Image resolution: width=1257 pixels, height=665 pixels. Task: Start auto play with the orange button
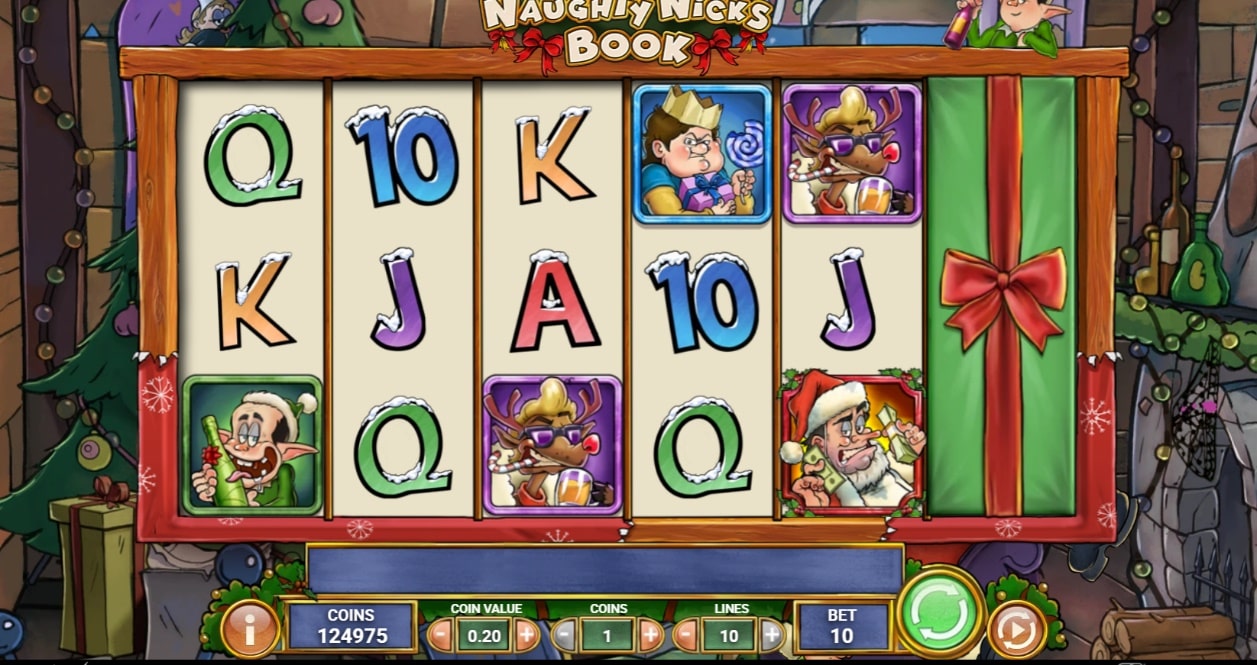click(x=1016, y=630)
